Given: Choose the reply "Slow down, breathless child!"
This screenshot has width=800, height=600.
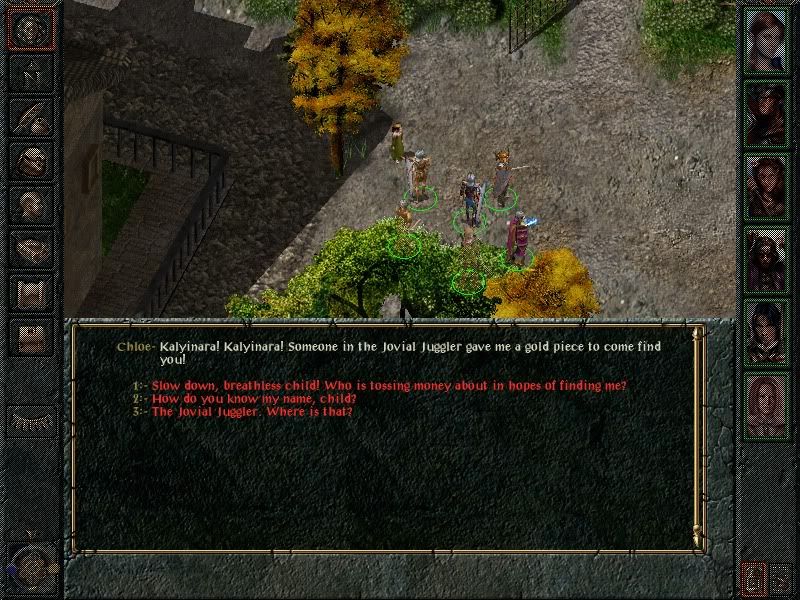Looking at the screenshot, I should click(x=390, y=386).
